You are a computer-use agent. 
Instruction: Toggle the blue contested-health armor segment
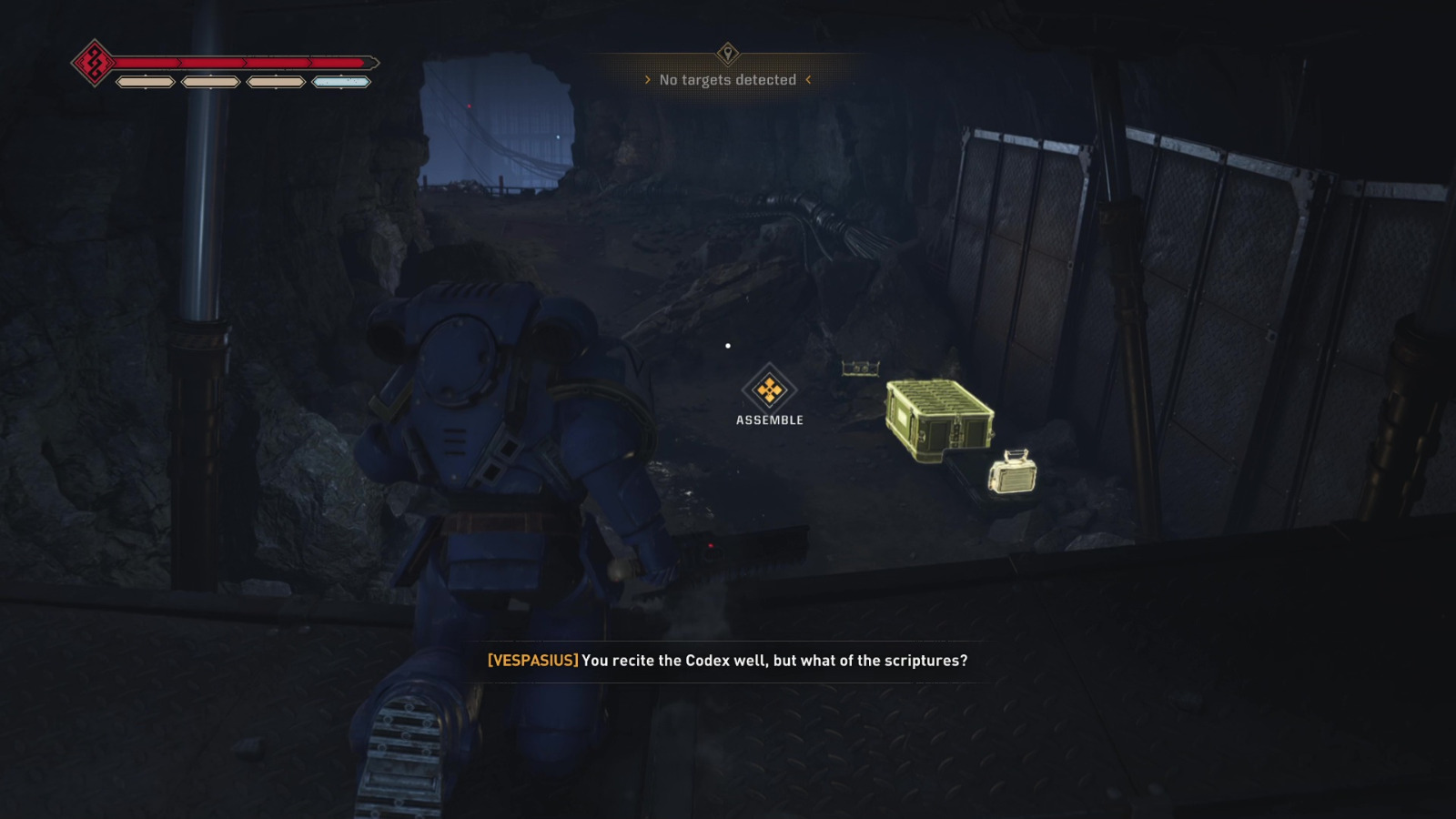342,83
